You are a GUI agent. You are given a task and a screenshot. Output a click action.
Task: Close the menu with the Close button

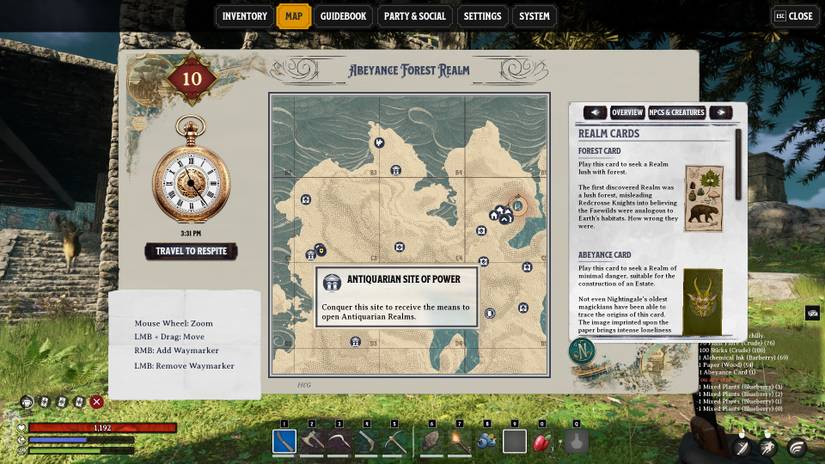793,16
